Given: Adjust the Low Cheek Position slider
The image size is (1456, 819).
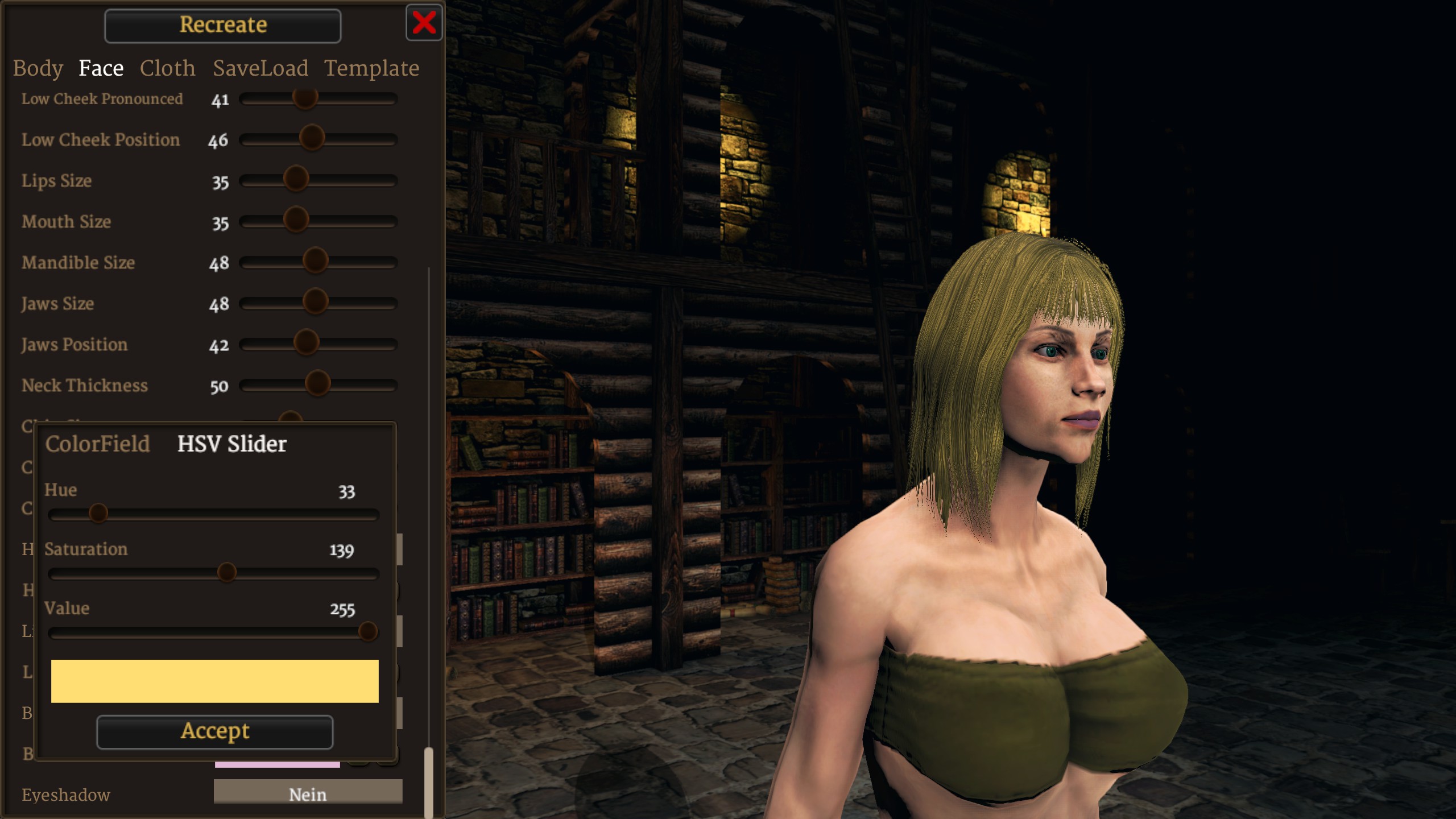Looking at the screenshot, I should click(x=312, y=139).
